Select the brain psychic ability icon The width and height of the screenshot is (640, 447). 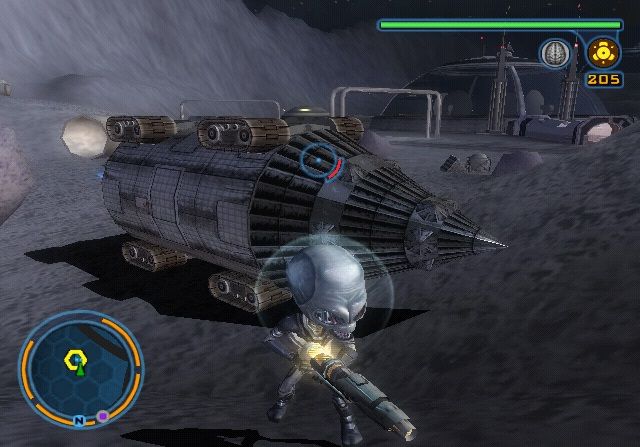pos(554,52)
